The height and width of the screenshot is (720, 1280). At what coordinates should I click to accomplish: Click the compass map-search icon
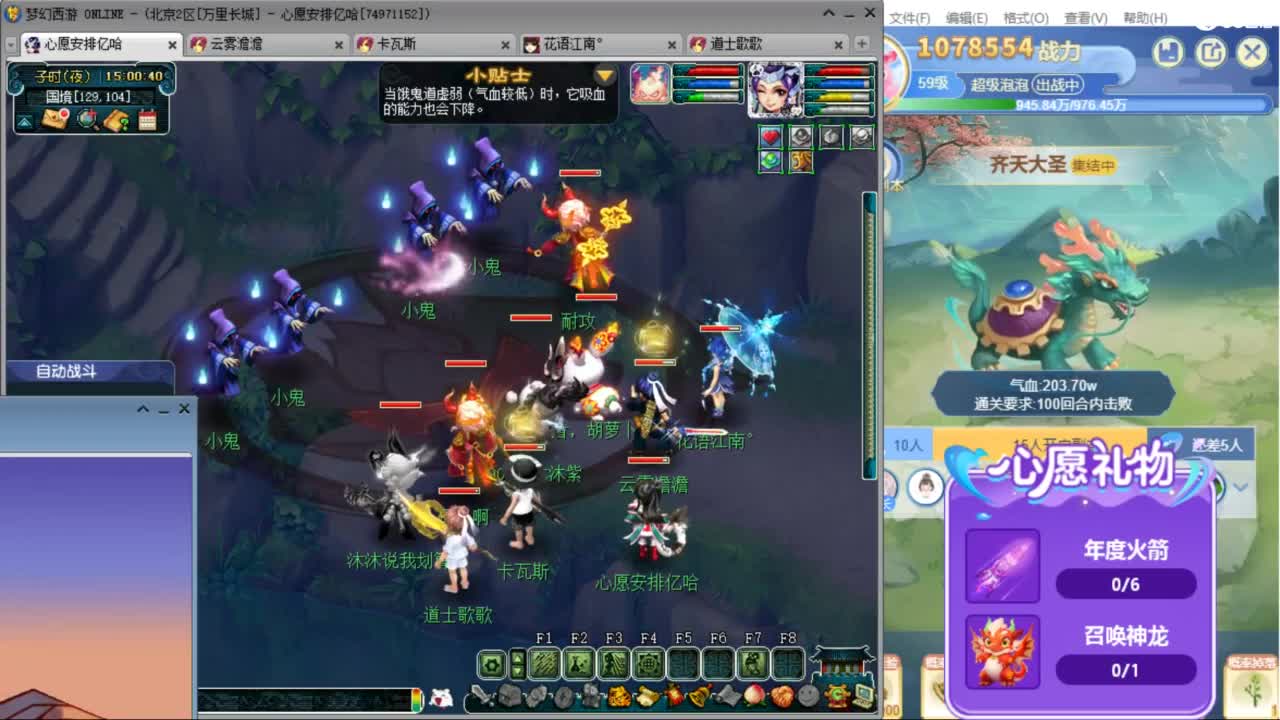[85, 119]
